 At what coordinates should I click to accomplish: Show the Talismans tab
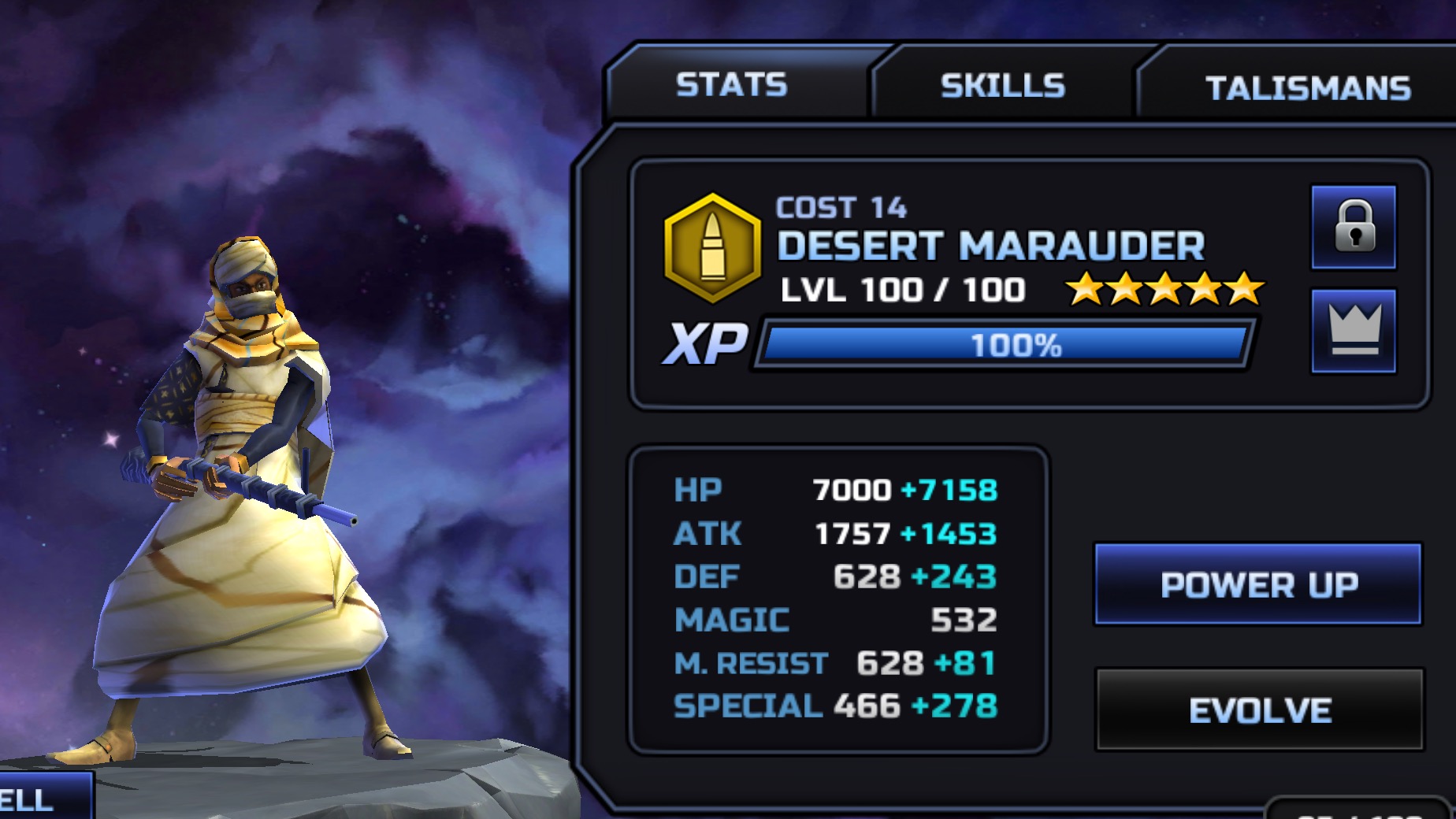1308,88
